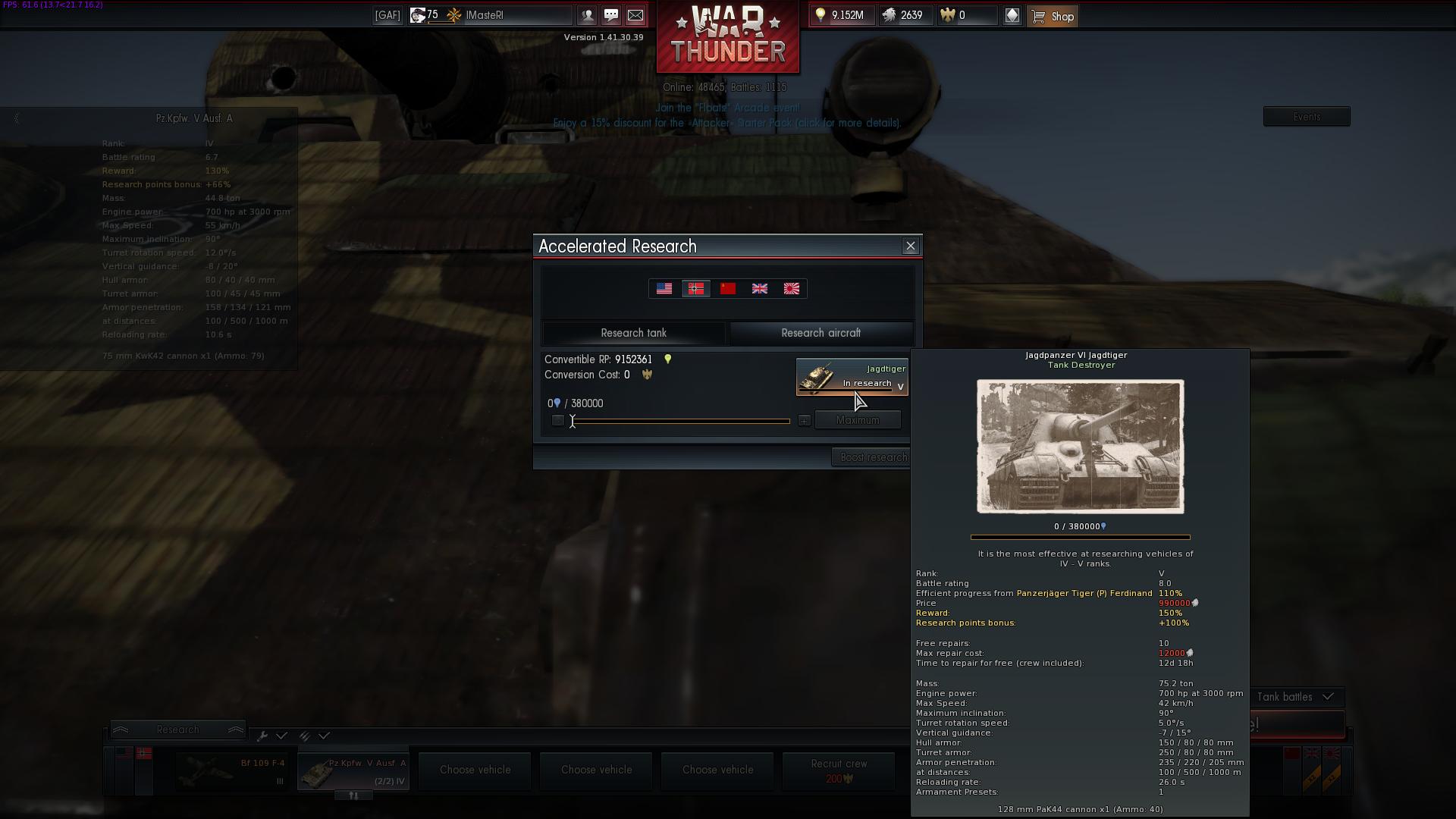Collapse the Research panel with its chevron

pyautogui.click(x=121, y=729)
